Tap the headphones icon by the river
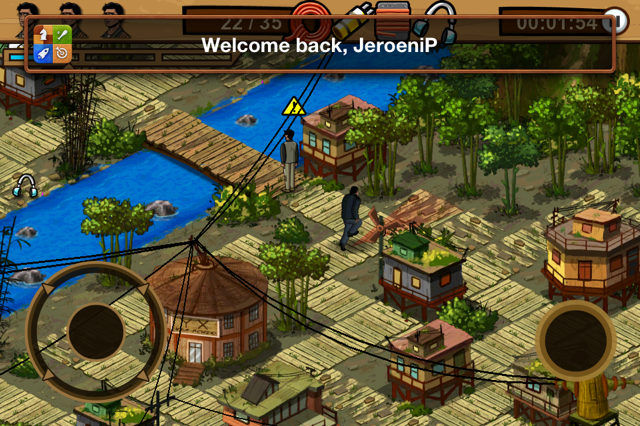 point(25,185)
